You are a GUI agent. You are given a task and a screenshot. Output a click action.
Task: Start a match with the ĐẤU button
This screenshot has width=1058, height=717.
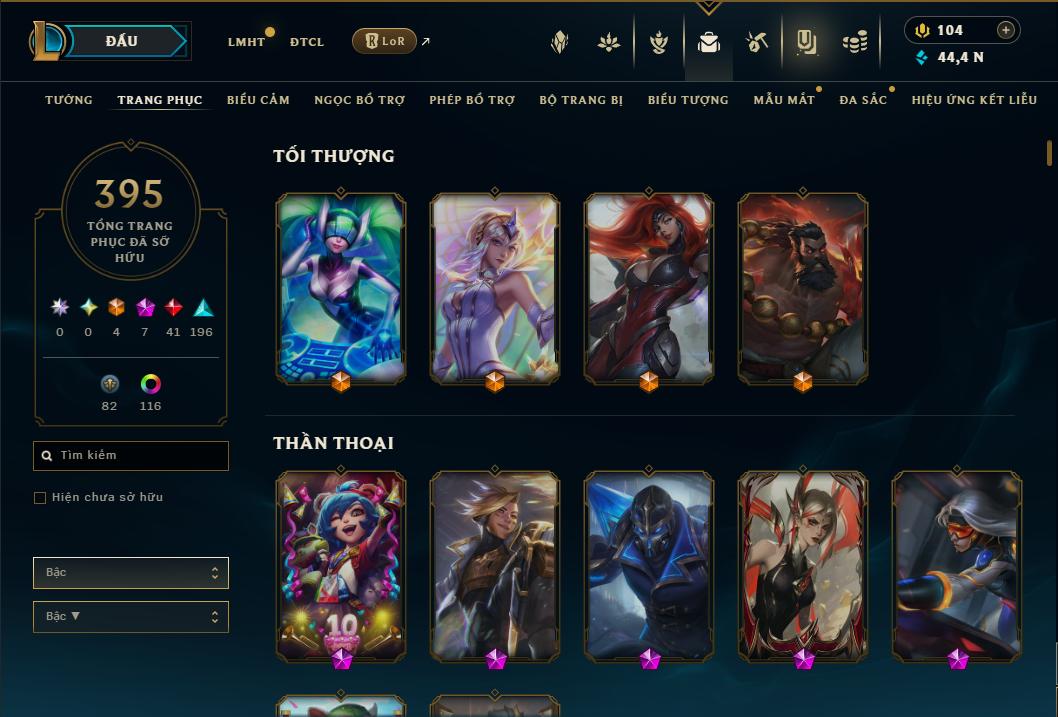coord(122,41)
